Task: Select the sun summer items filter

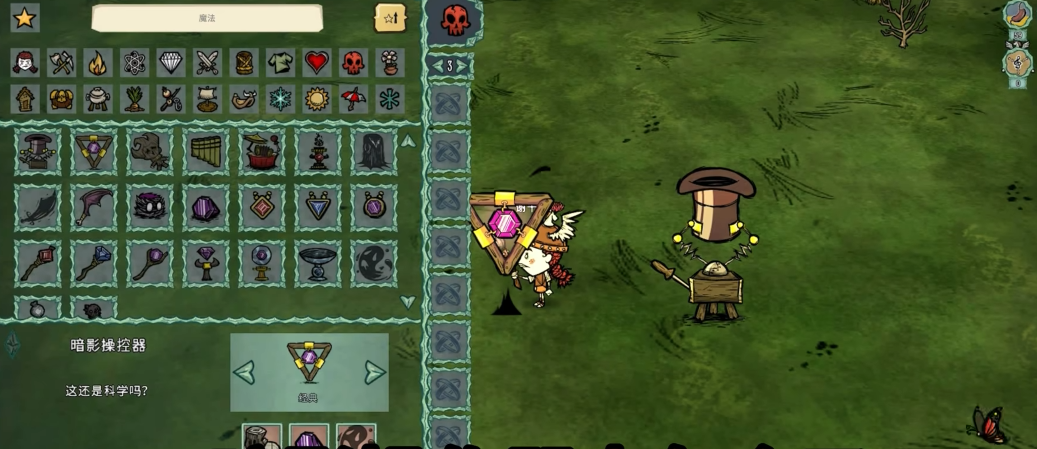Action: click(316, 99)
